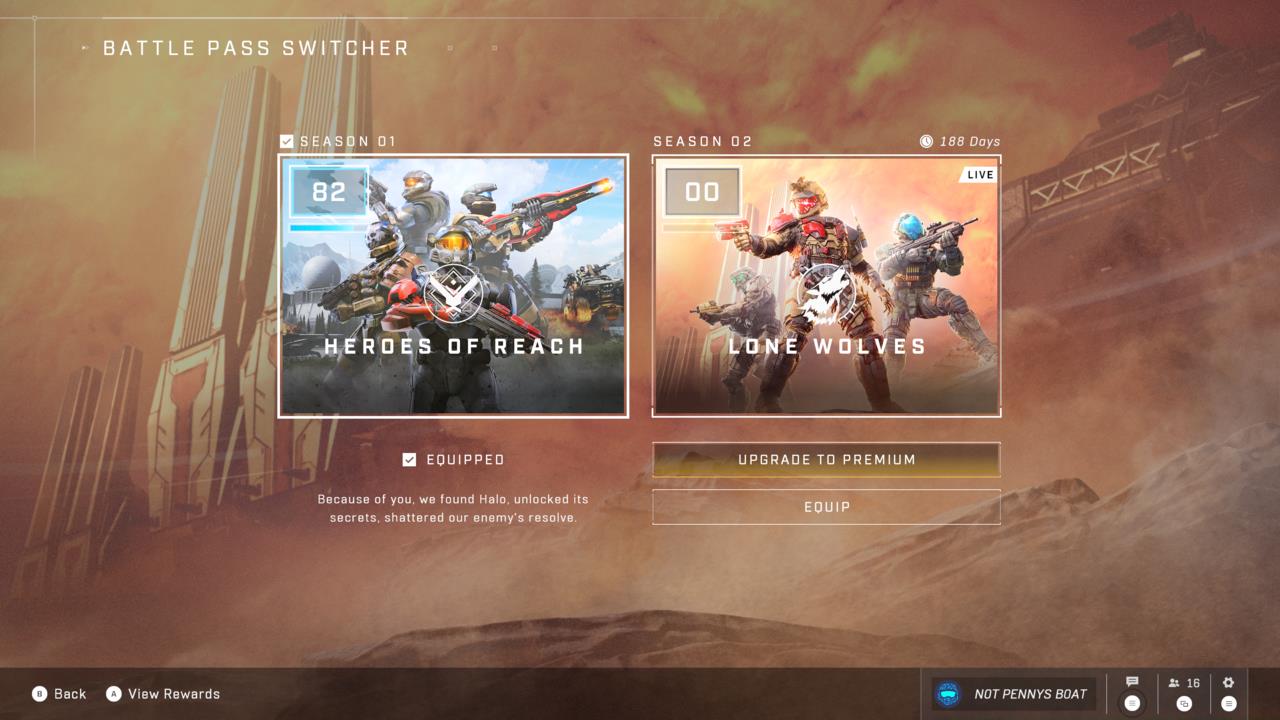Equip the Lone Wolves battle pass
The image size is (1280, 720).
(826, 507)
